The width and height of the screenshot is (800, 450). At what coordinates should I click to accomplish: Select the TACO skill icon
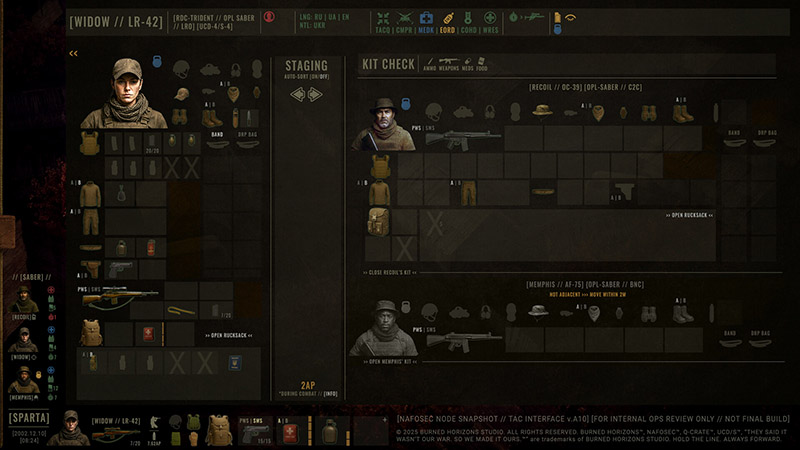pos(382,21)
